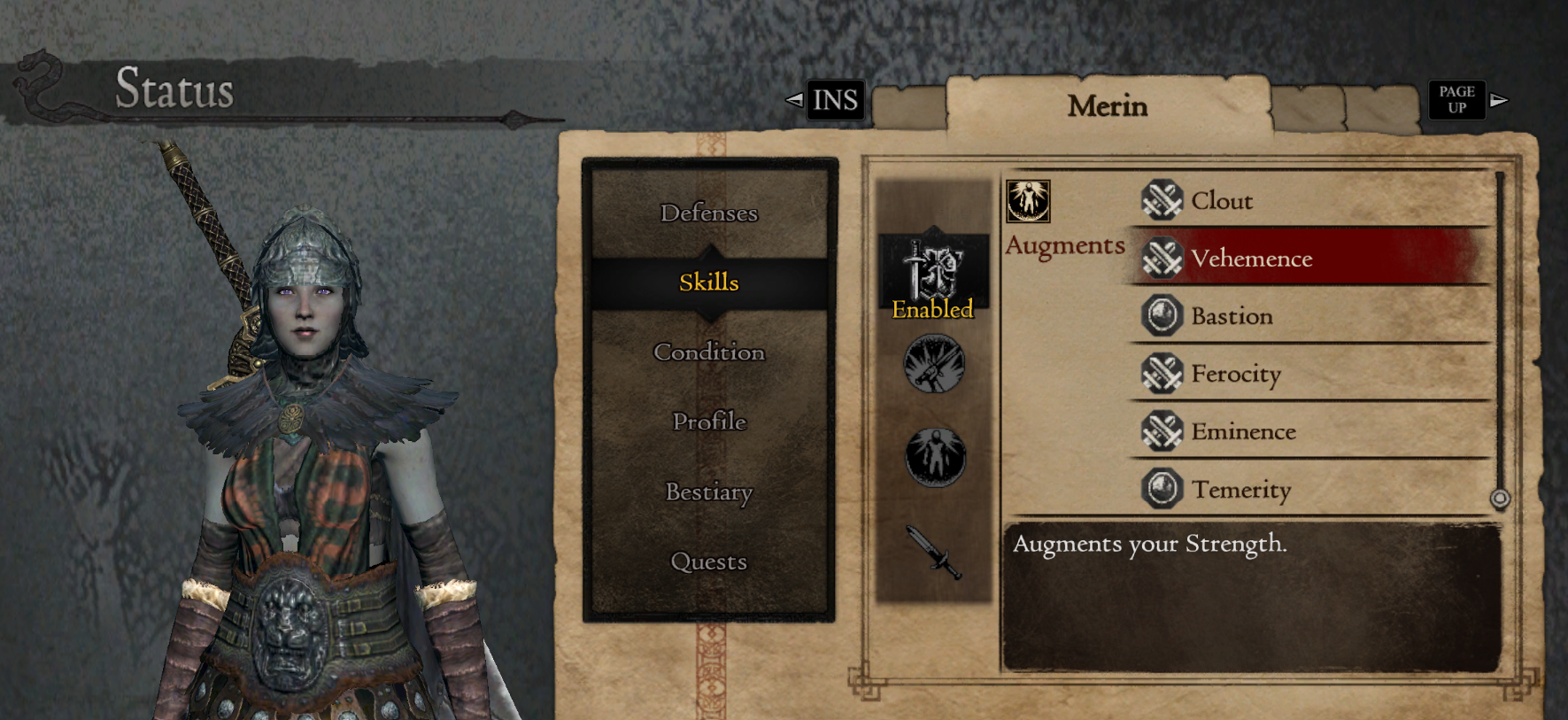Enable the Eminence augment
The image size is (1568, 720).
pos(1244,431)
